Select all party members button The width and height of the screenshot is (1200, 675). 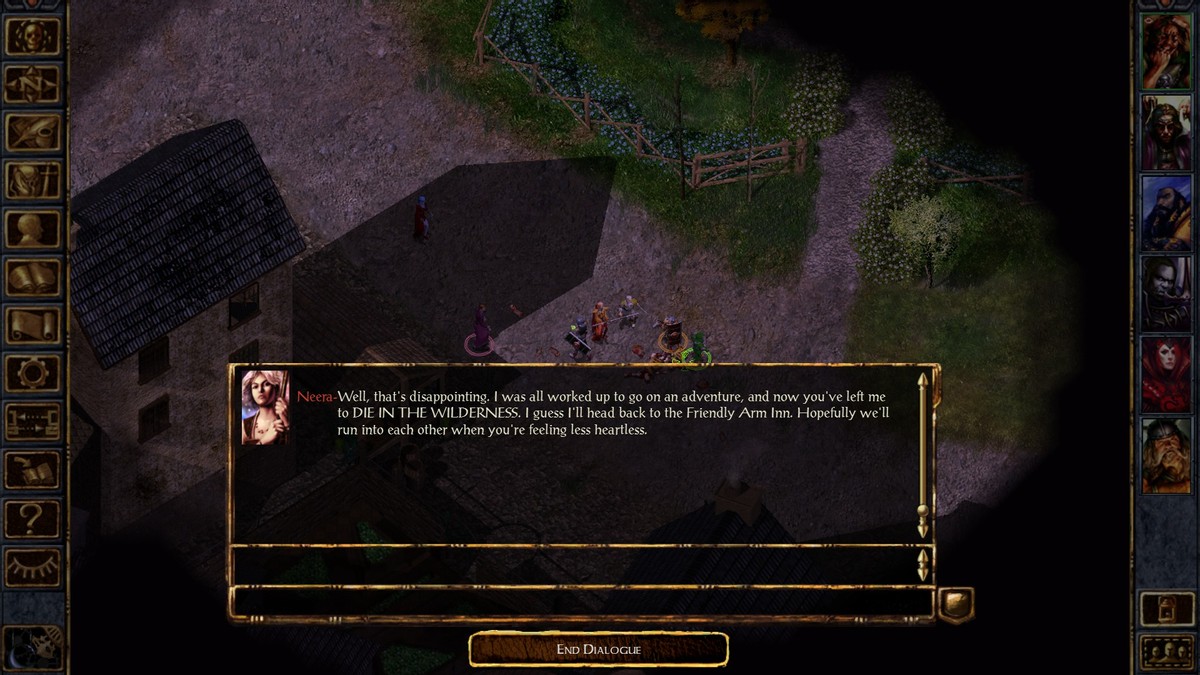[1166, 652]
